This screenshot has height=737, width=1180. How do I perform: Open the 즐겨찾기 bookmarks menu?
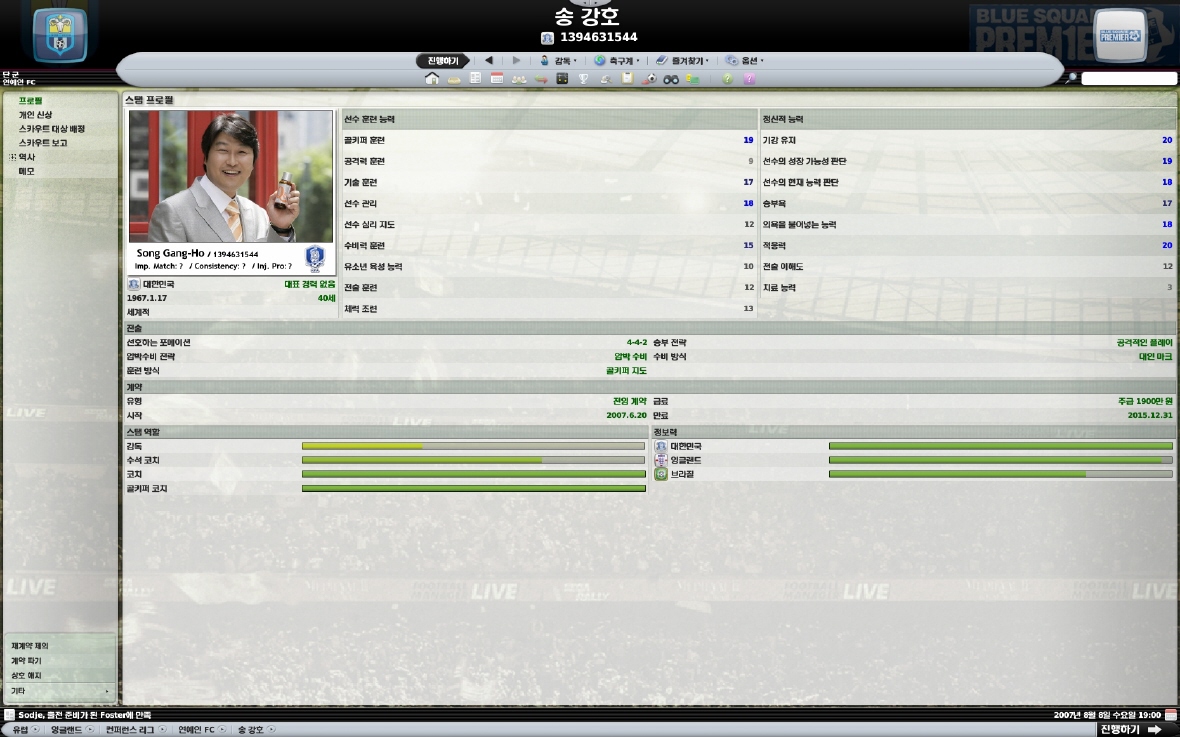coord(683,60)
